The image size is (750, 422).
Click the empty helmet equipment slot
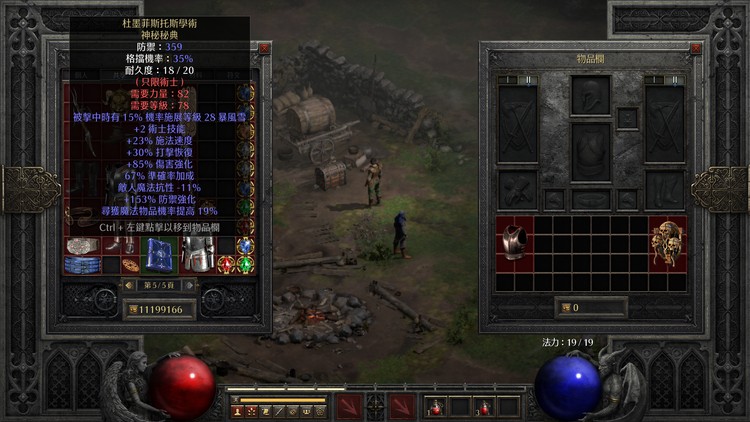[x=591, y=96]
